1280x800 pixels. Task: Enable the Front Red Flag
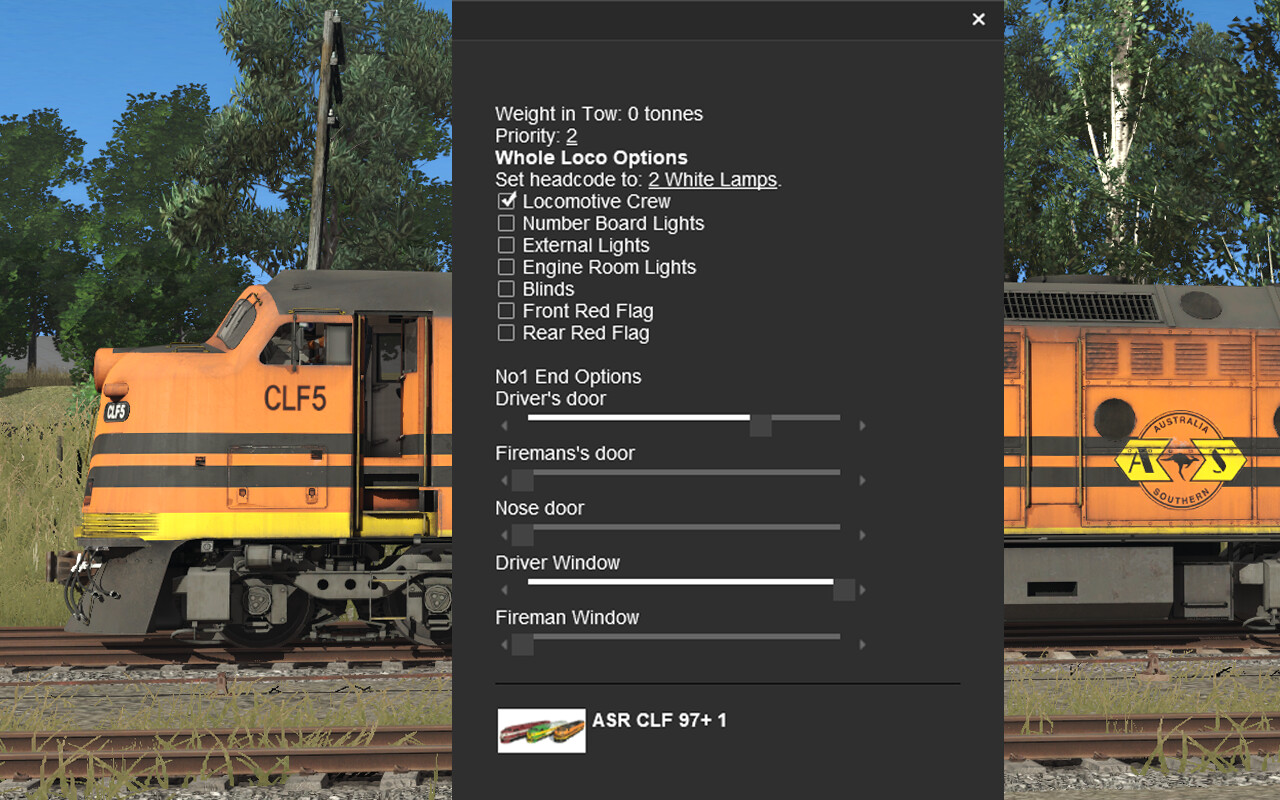pyautogui.click(x=506, y=311)
